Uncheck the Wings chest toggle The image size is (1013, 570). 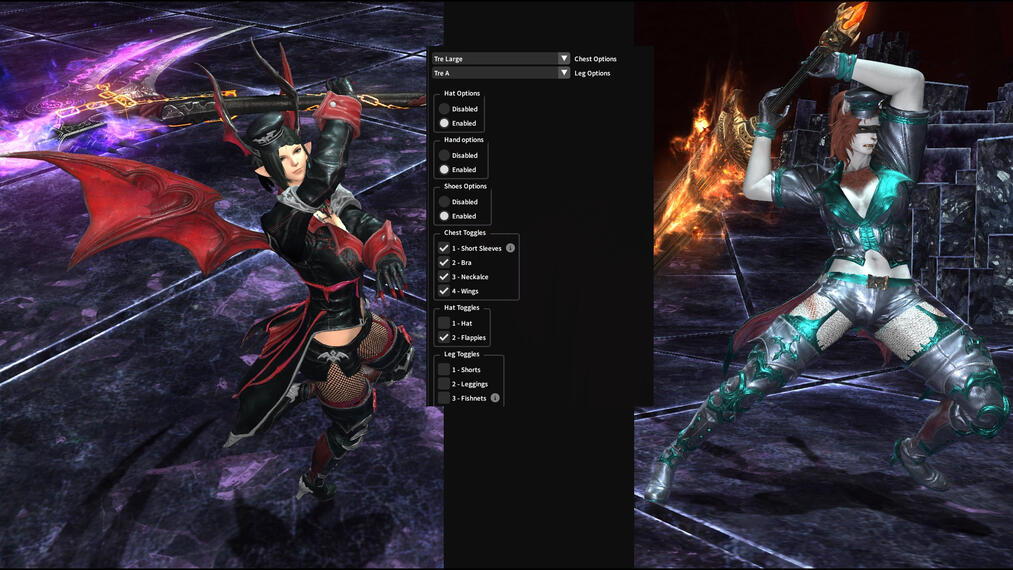(444, 291)
